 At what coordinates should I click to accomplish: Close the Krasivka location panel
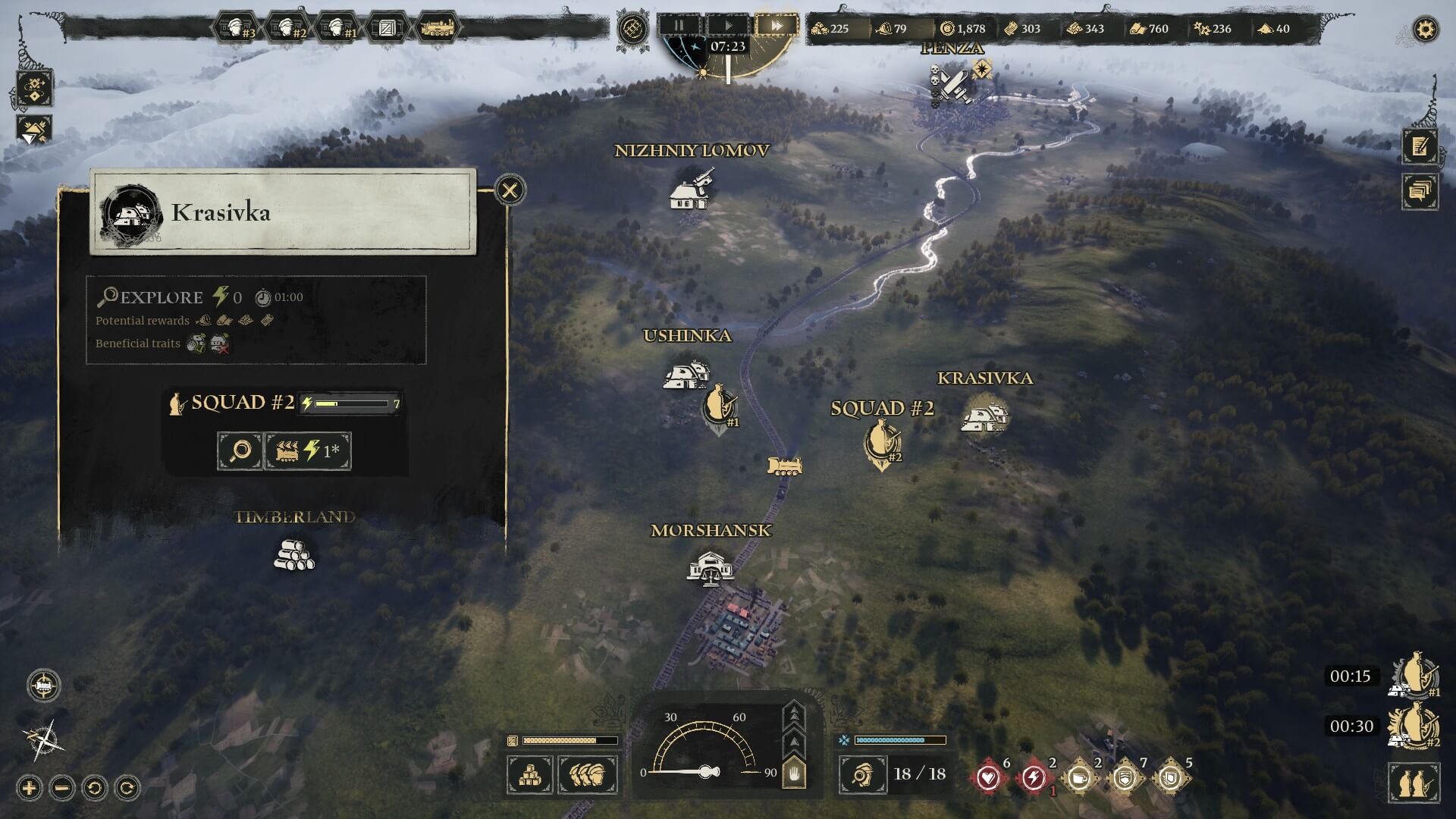[x=510, y=190]
